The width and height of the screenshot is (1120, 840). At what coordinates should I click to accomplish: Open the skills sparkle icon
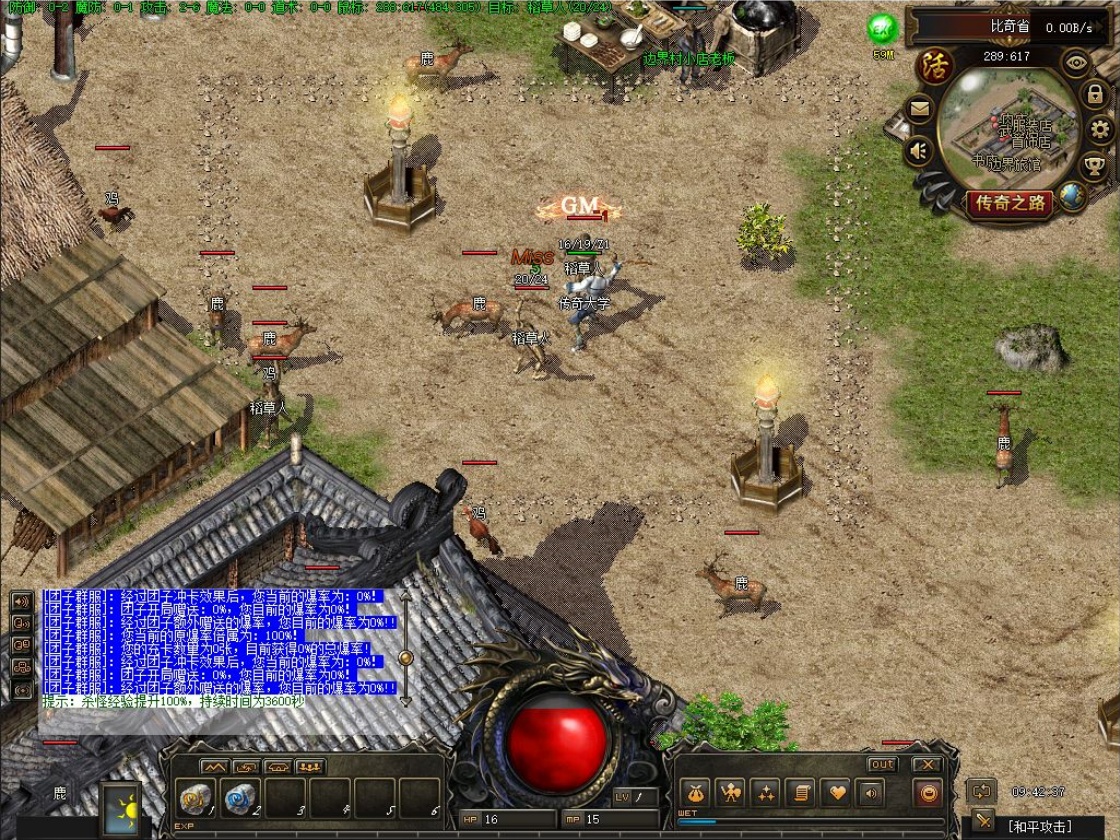(x=766, y=793)
